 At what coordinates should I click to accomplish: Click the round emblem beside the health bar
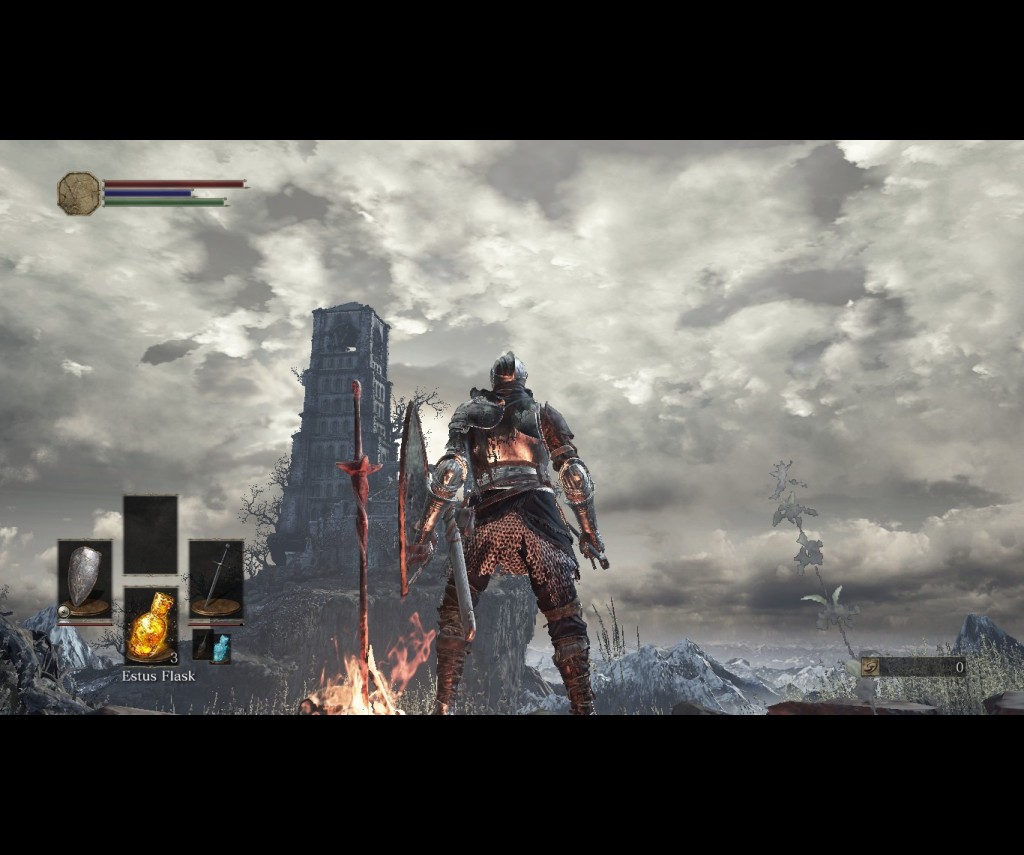(79, 193)
